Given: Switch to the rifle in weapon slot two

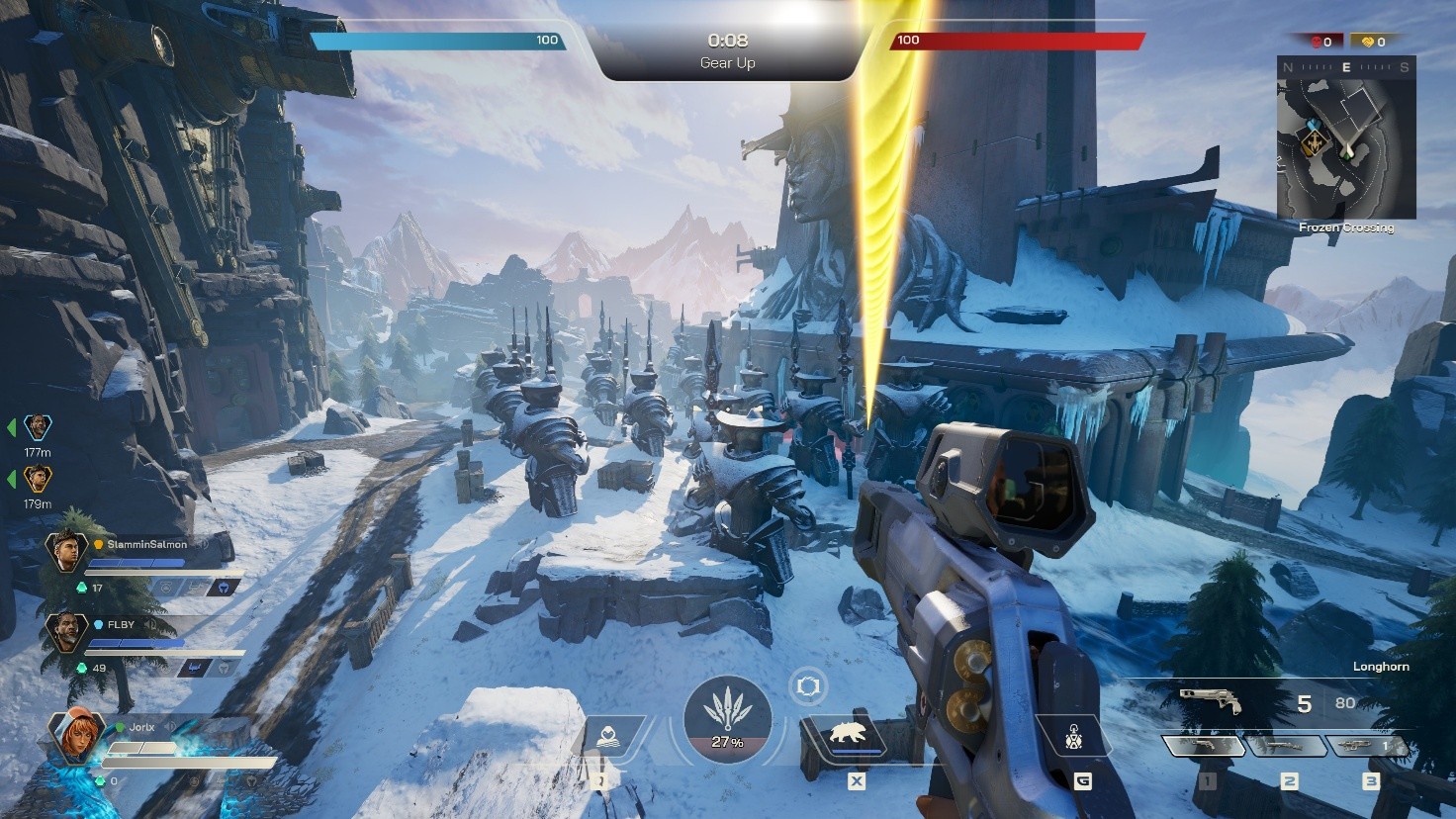Looking at the screenshot, I should [x=1288, y=747].
